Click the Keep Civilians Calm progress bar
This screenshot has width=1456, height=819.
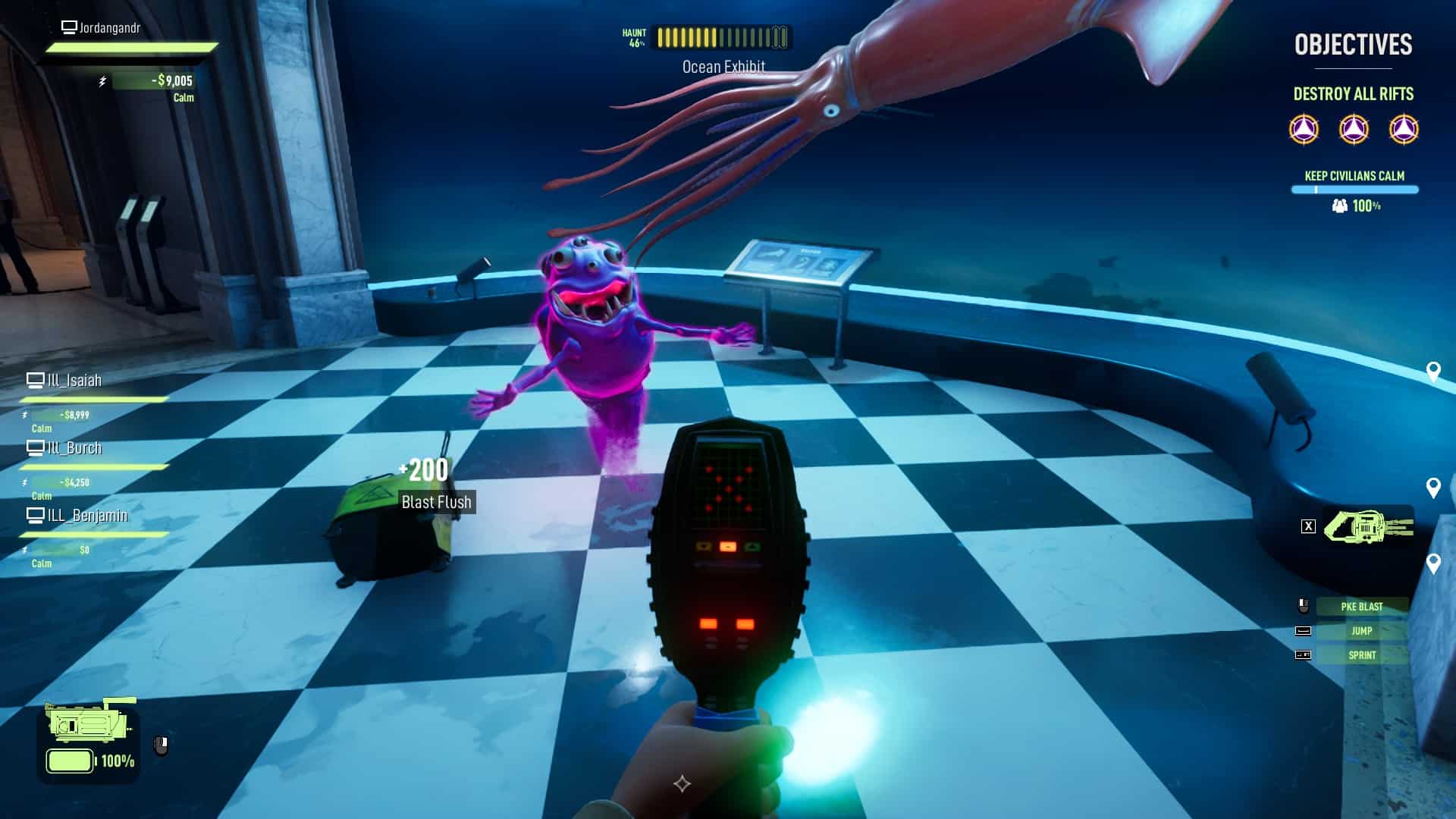click(x=1354, y=189)
